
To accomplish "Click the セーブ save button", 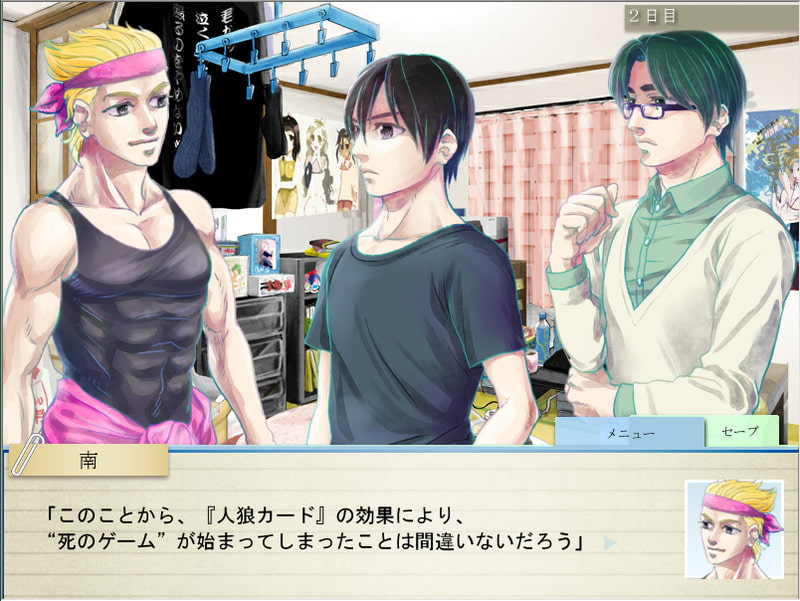I will point(742,432).
